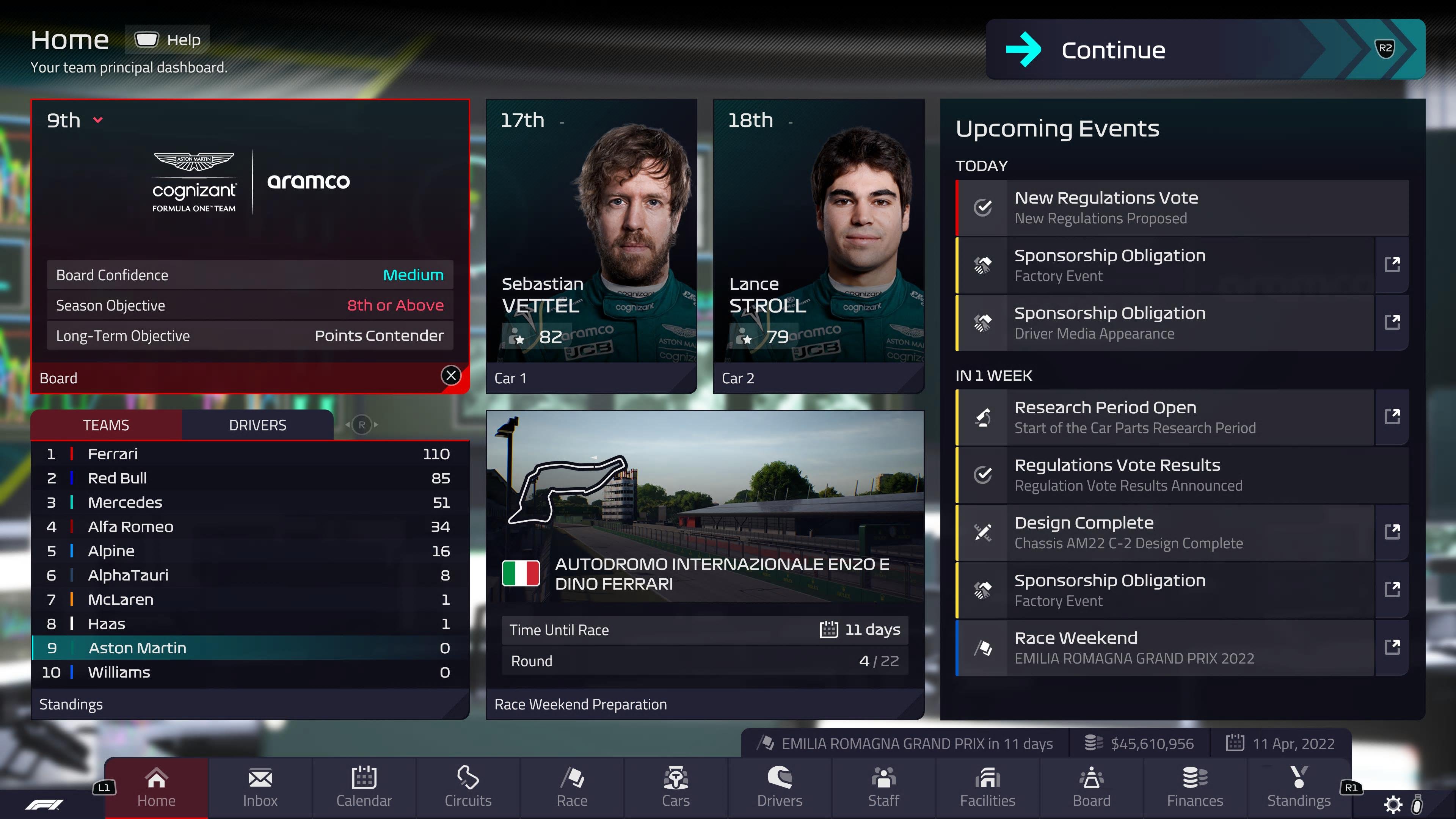Select the Circuits section
Viewport: 1456px width, 819px height.
coord(468,788)
